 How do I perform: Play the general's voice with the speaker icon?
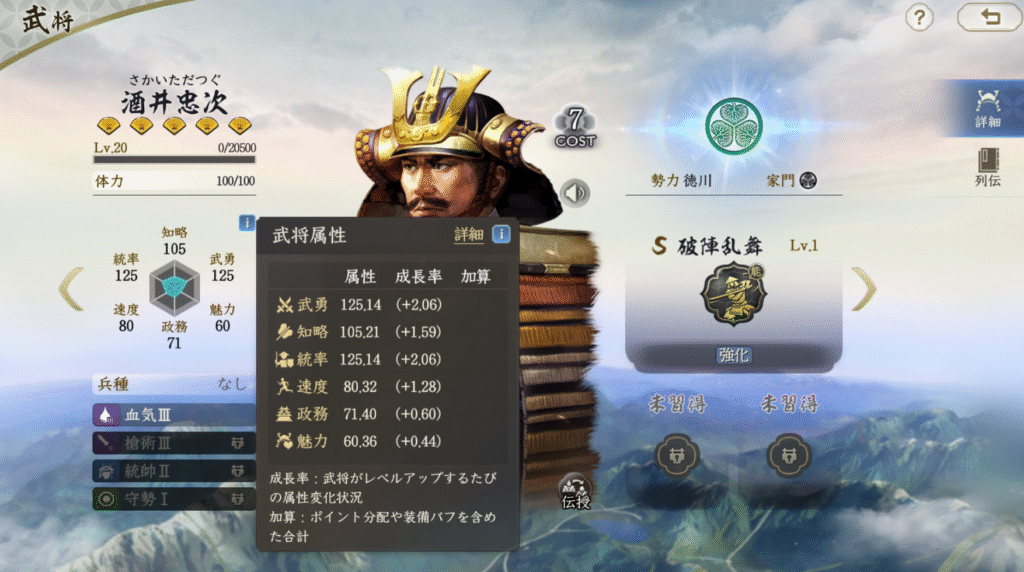click(575, 192)
